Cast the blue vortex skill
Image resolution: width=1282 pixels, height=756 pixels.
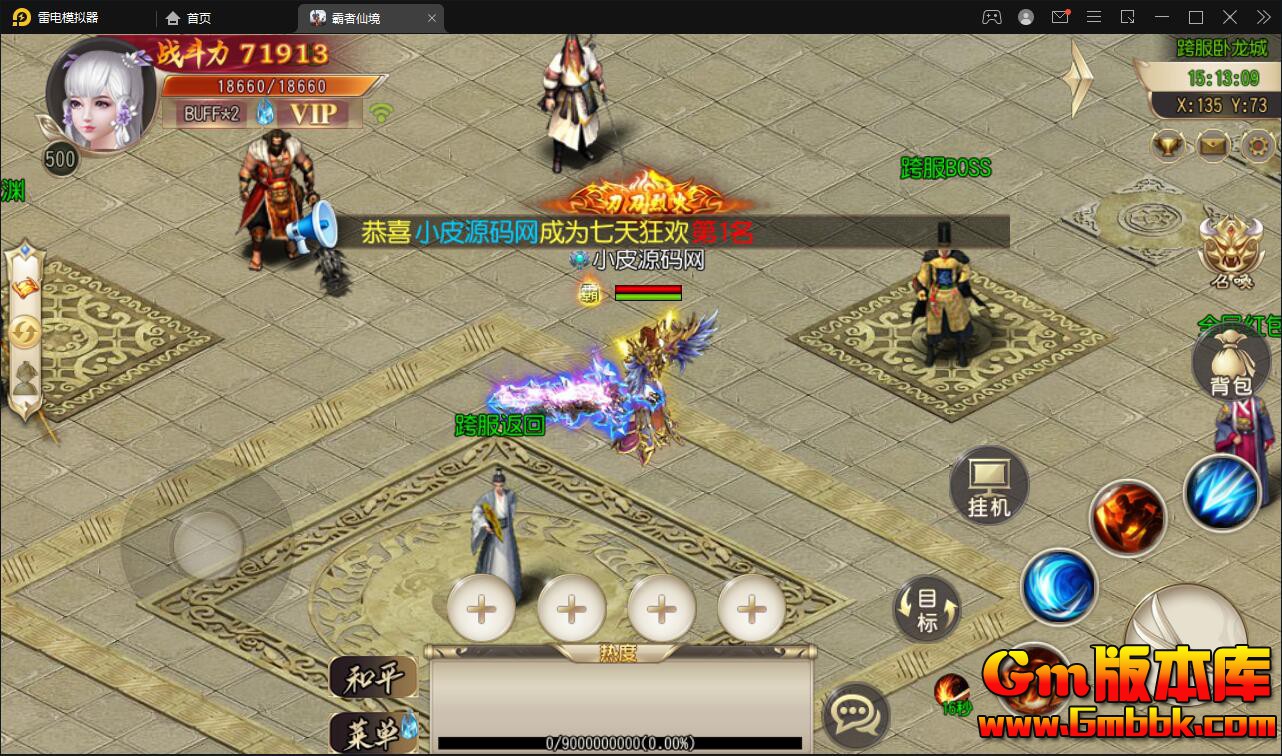[1059, 587]
